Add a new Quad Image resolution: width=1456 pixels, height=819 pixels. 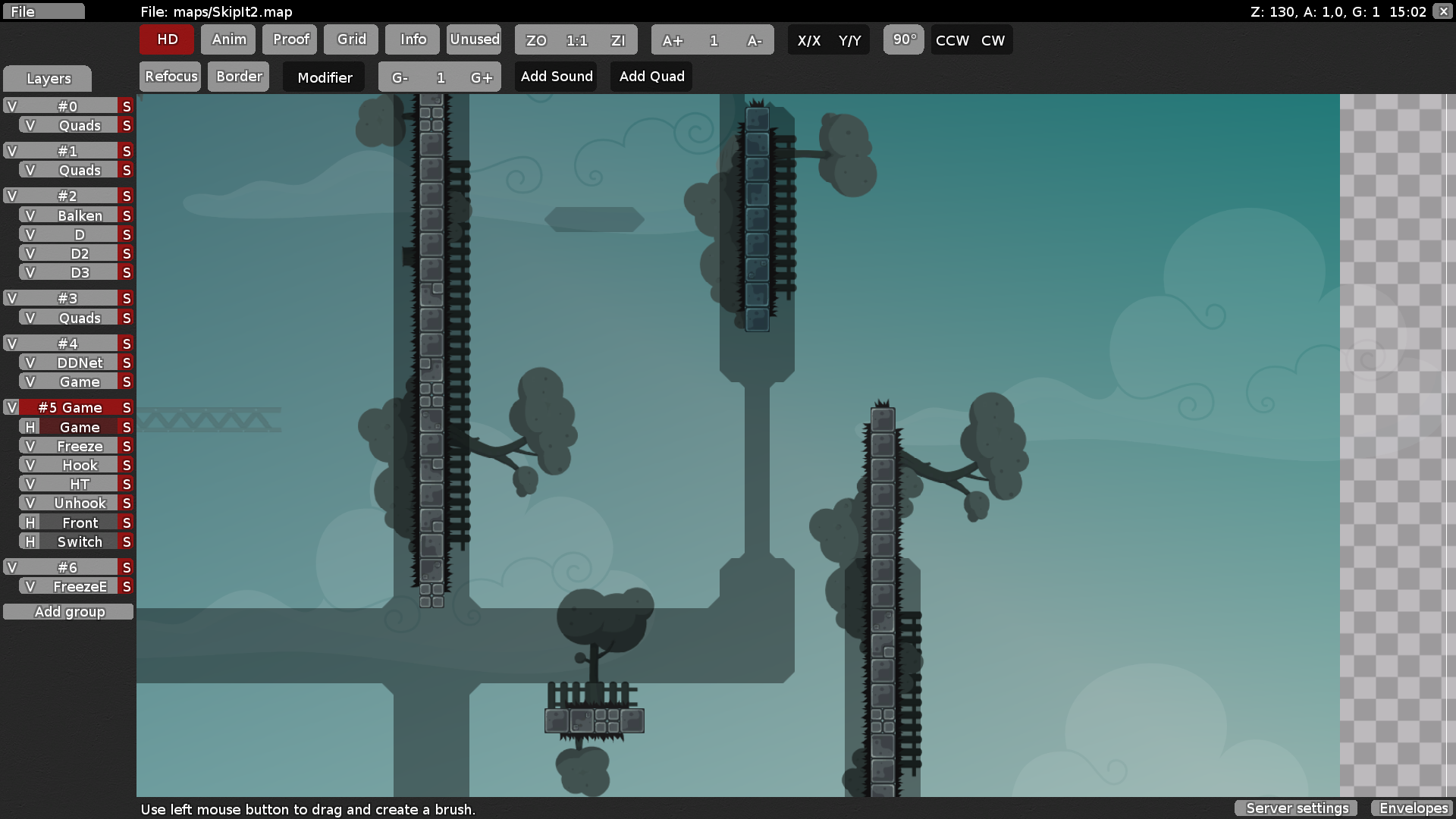tap(651, 77)
